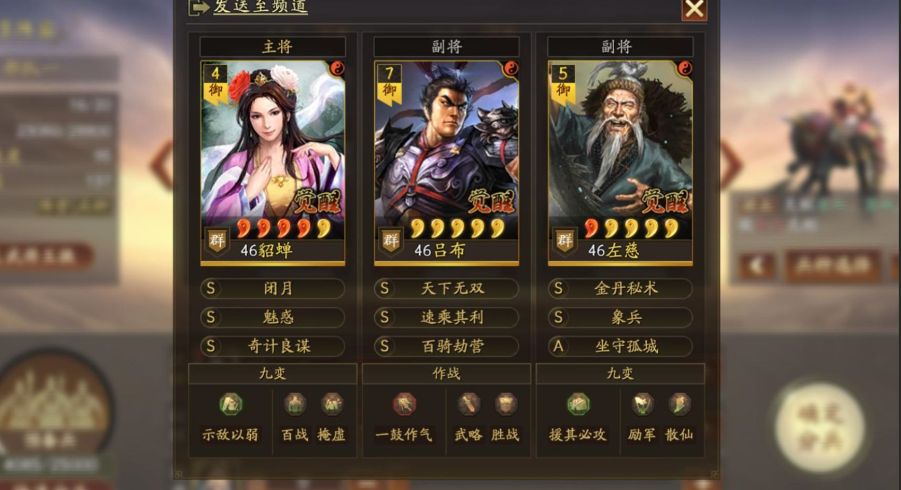View the 百骑劫营 skill
This screenshot has height=490, width=901.
click(447, 346)
